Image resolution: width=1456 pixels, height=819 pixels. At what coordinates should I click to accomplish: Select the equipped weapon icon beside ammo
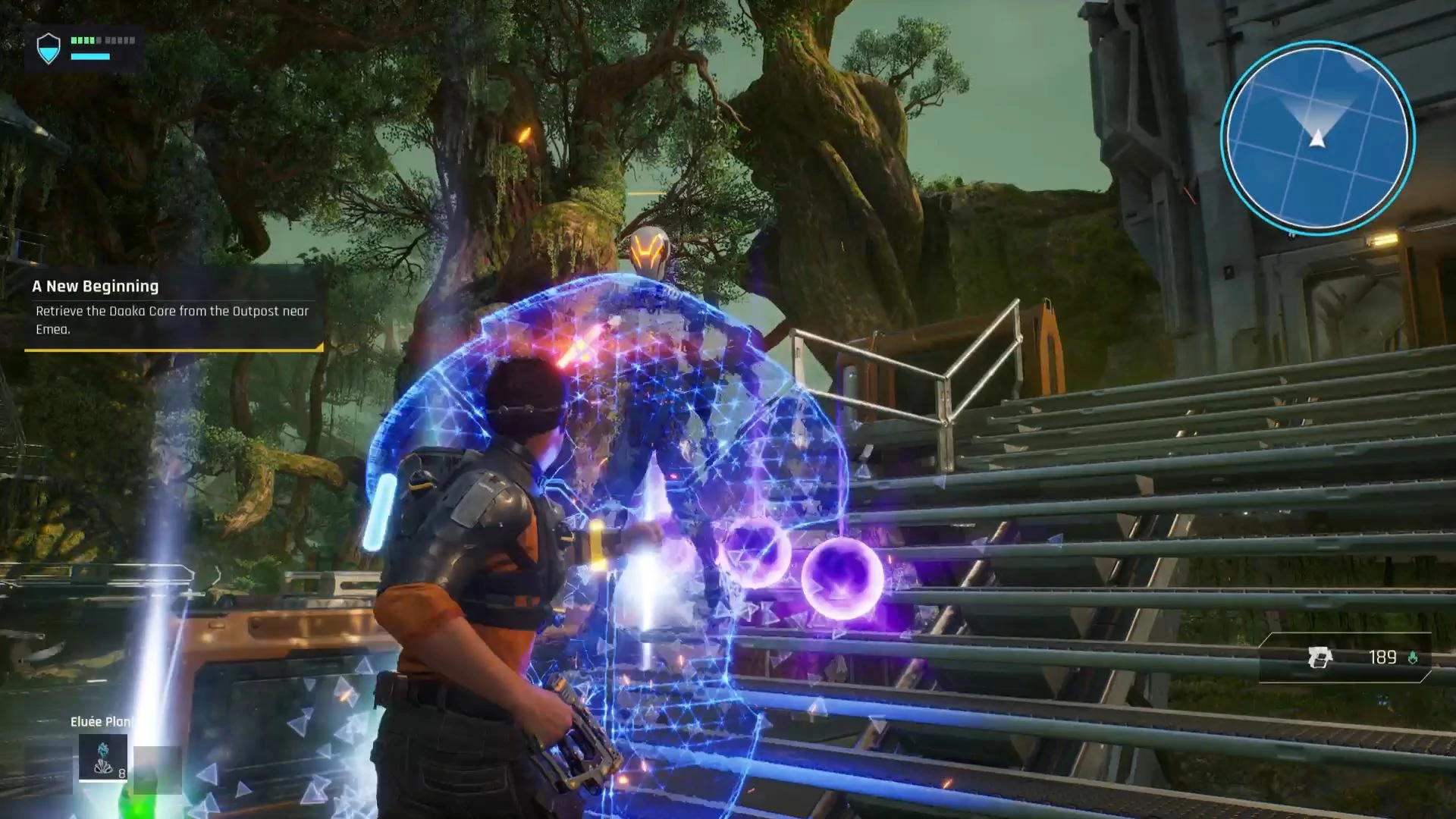click(1319, 657)
